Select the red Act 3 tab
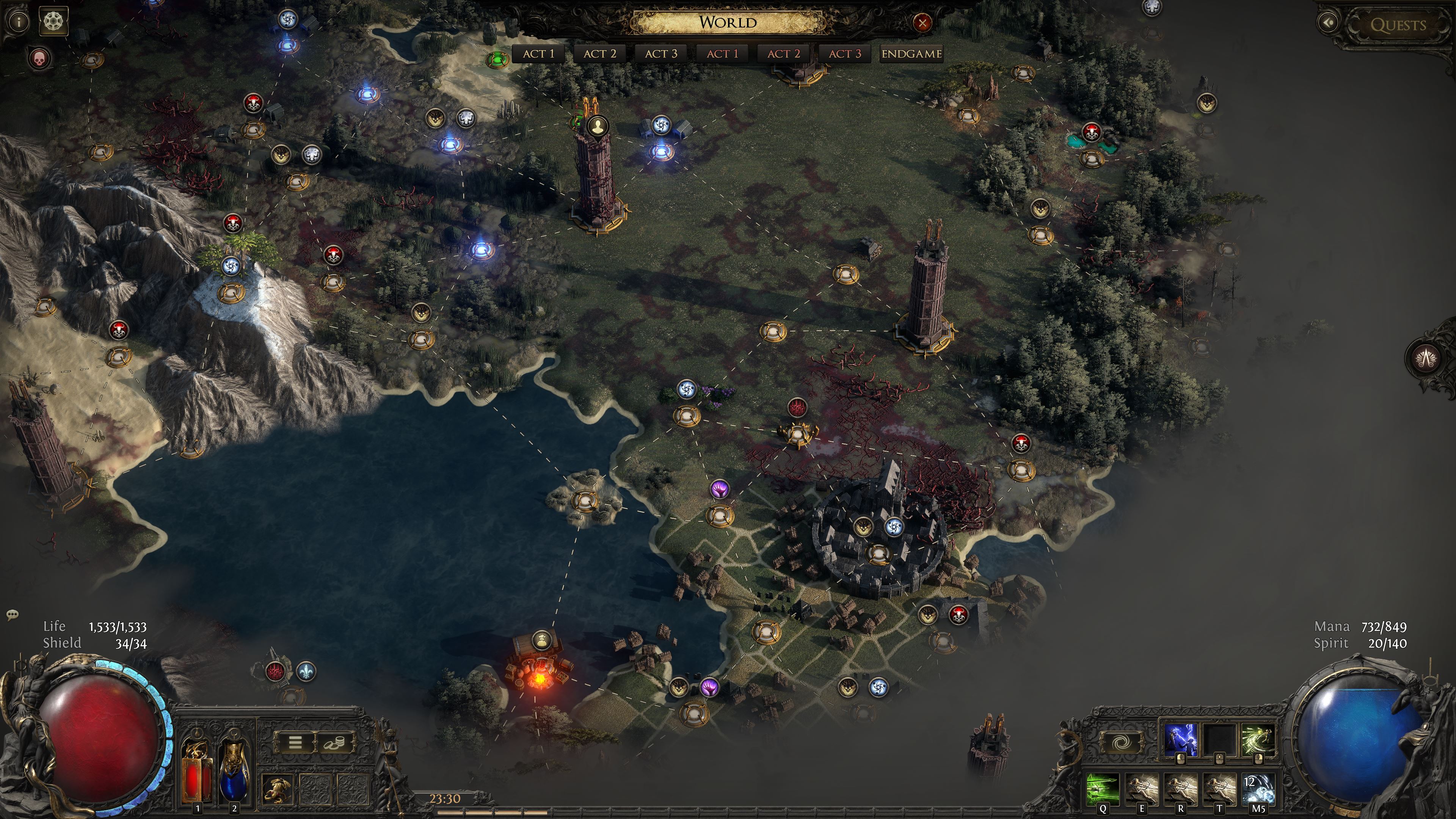This screenshot has height=819, width=1456. tap(844, 54)
